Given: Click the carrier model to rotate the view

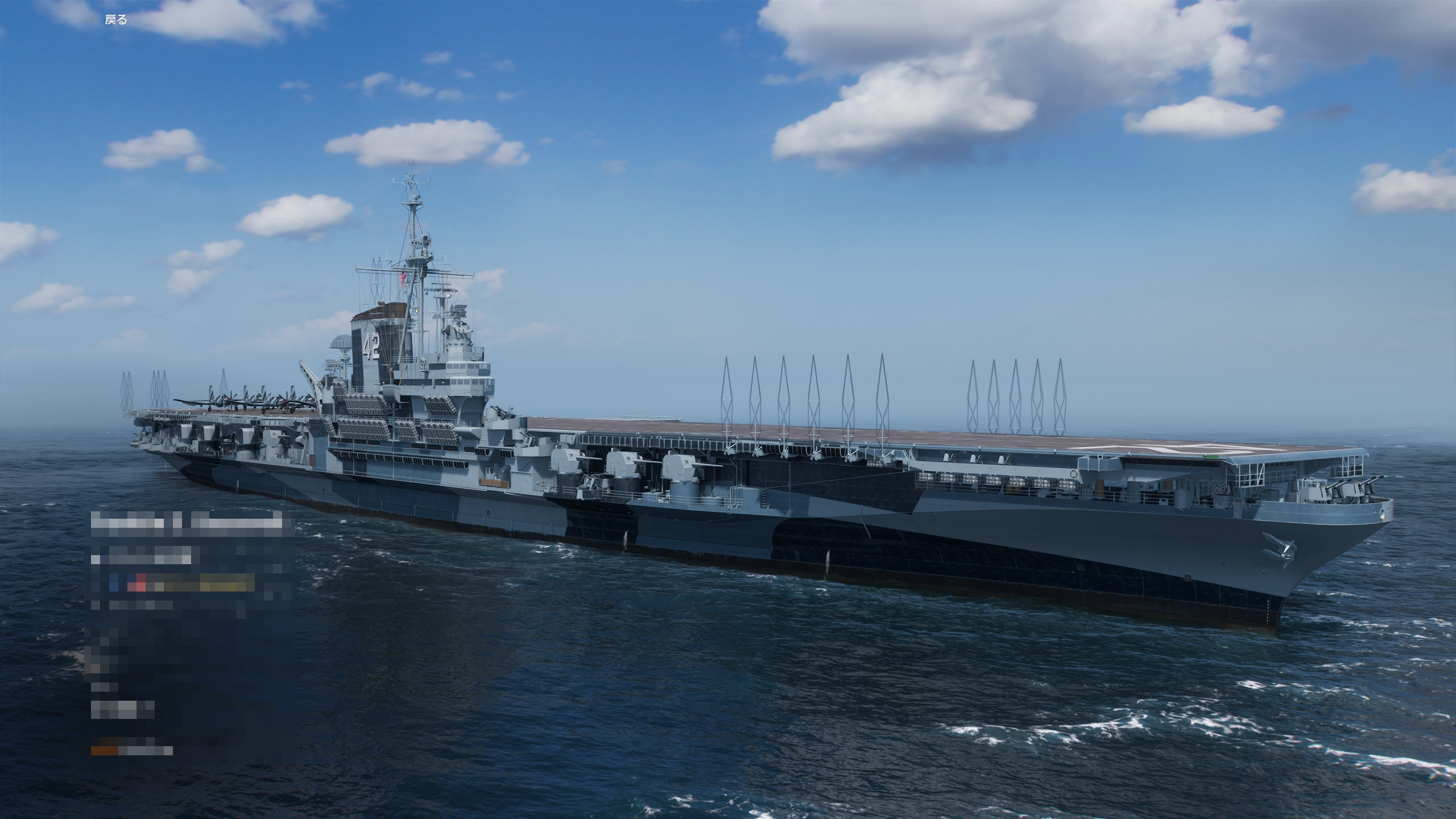Looking at the screenshot, I should pyautogui.click(x=739, y=483).
